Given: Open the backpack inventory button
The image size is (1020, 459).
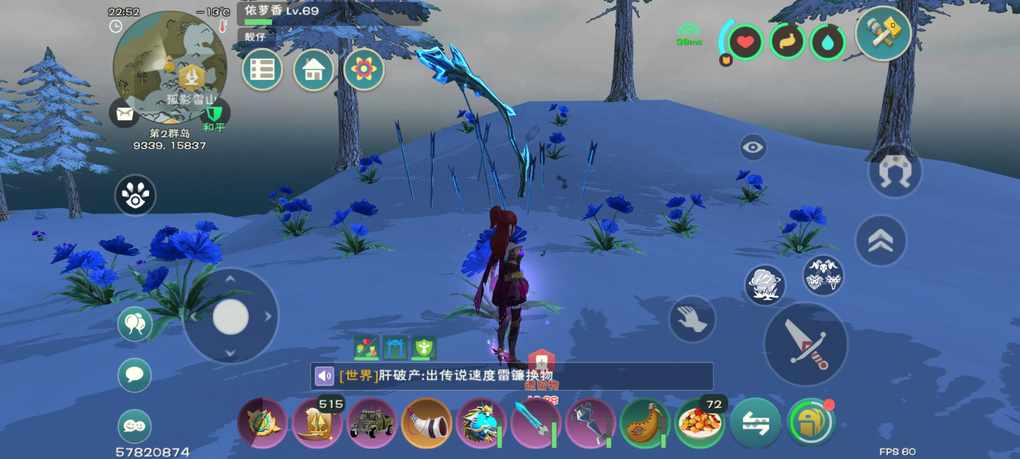Looking at the screenshot, I should pyautogui.click(x=811, y=423).
